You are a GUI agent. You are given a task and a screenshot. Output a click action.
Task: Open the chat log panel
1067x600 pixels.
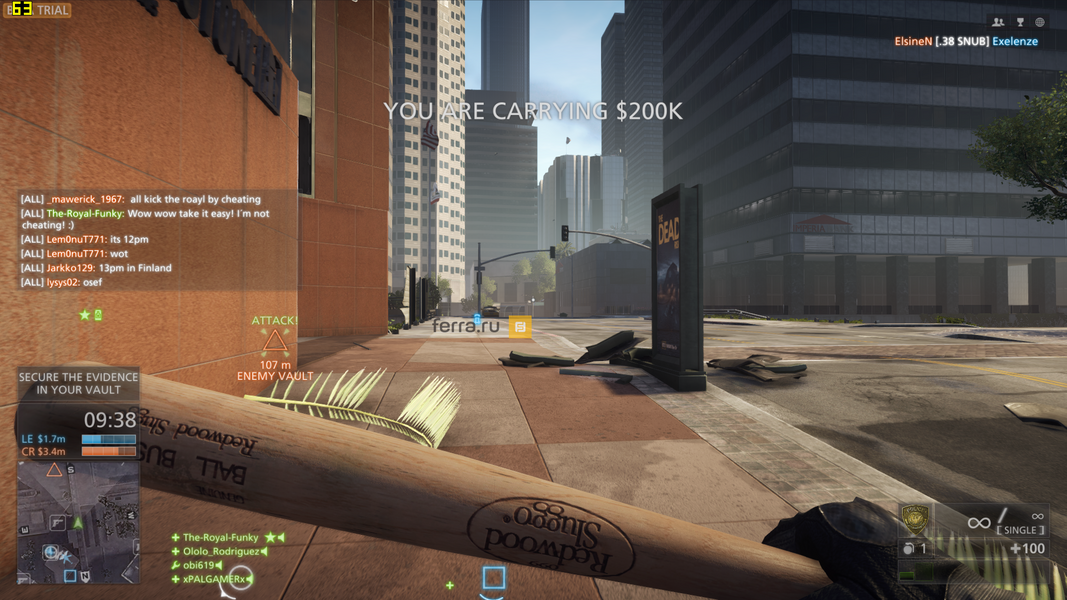pos(150,241)
